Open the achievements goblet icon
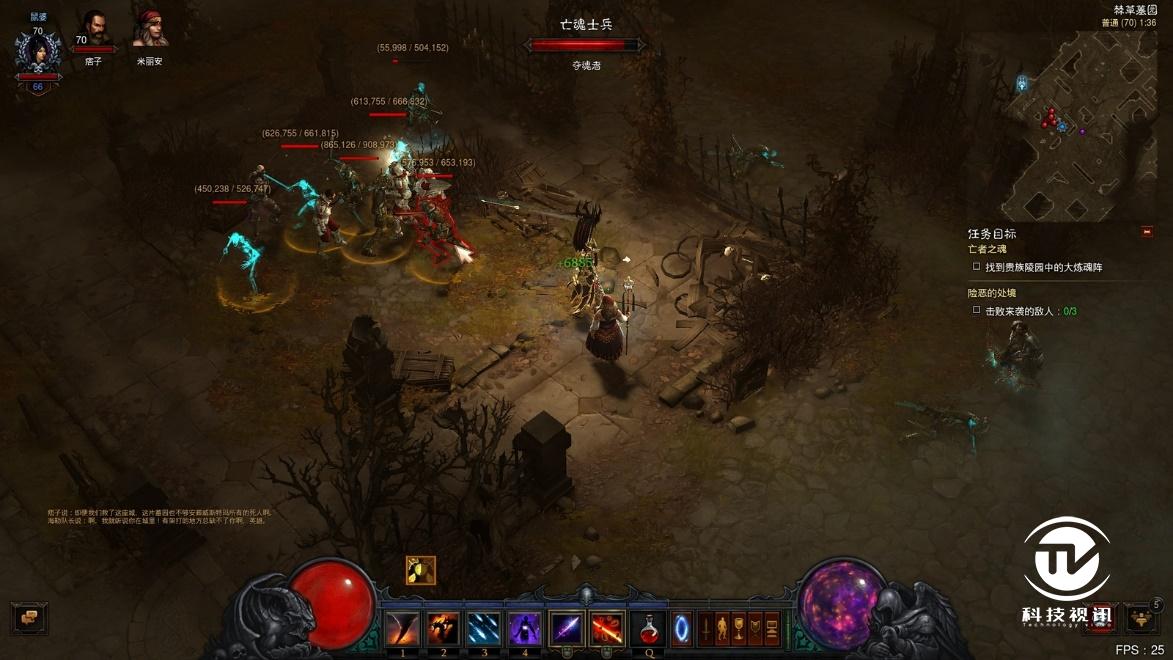 pyautogui.click(x=739, y=629)
